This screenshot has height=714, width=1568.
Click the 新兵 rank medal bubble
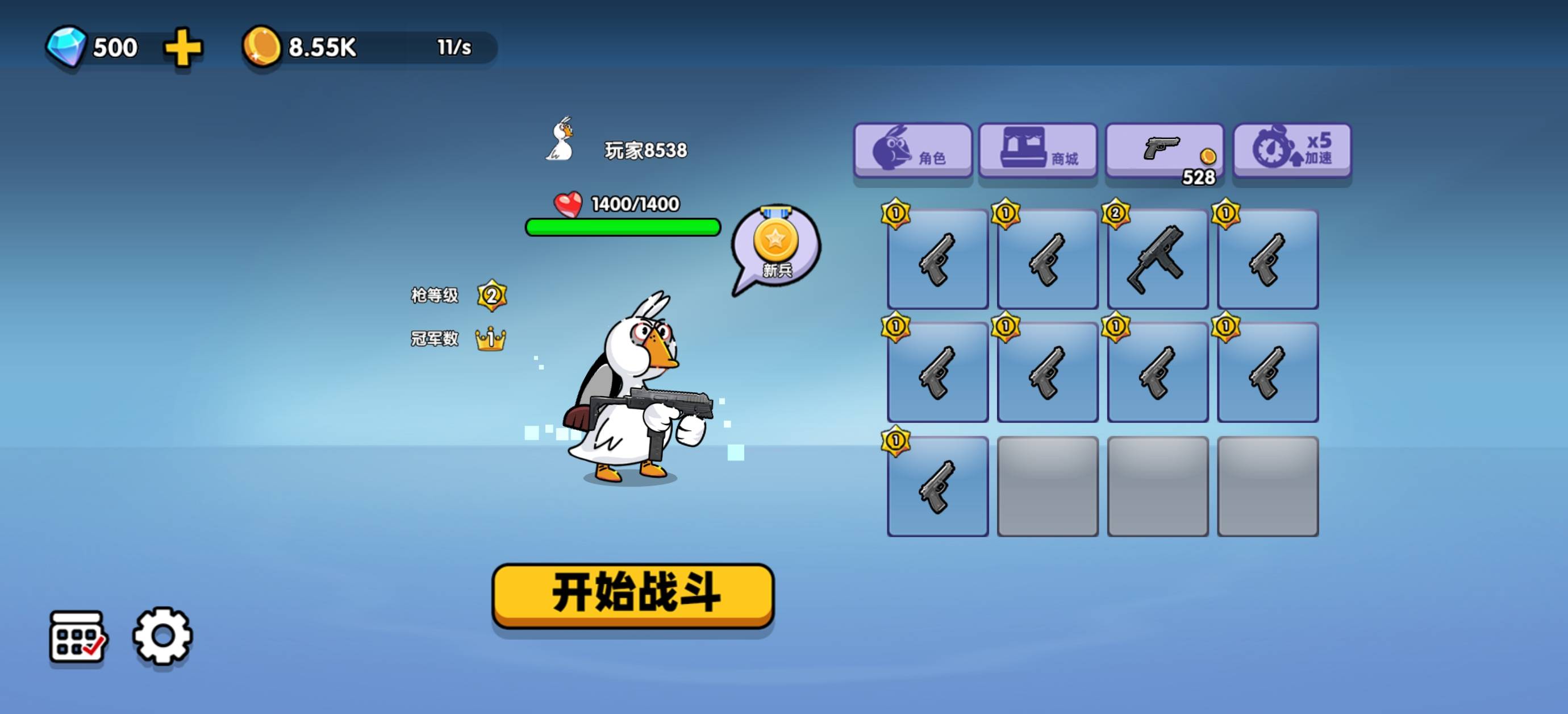(x=776, y=247)
